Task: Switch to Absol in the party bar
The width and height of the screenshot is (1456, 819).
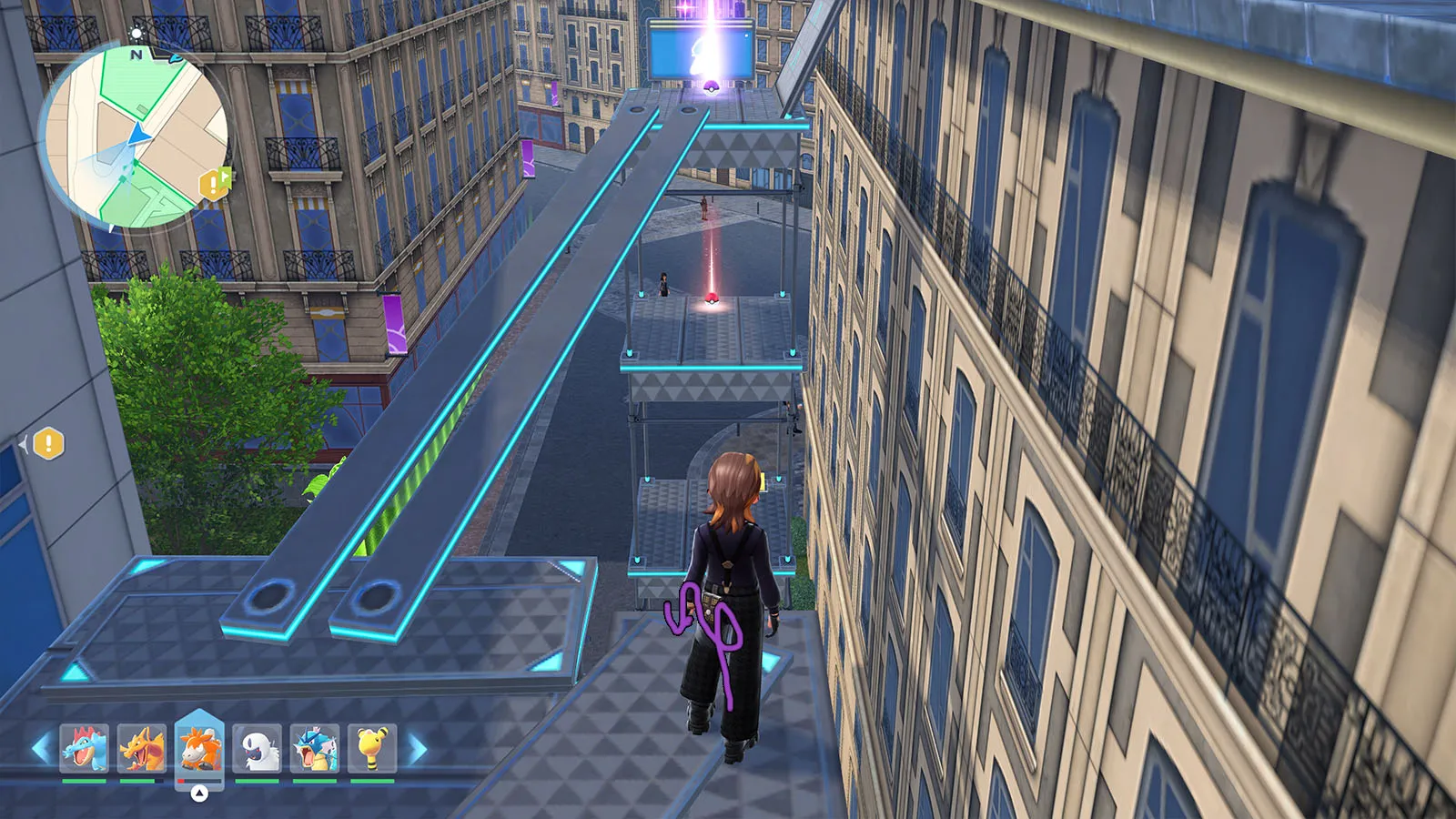Action: (x=258, y=748)
